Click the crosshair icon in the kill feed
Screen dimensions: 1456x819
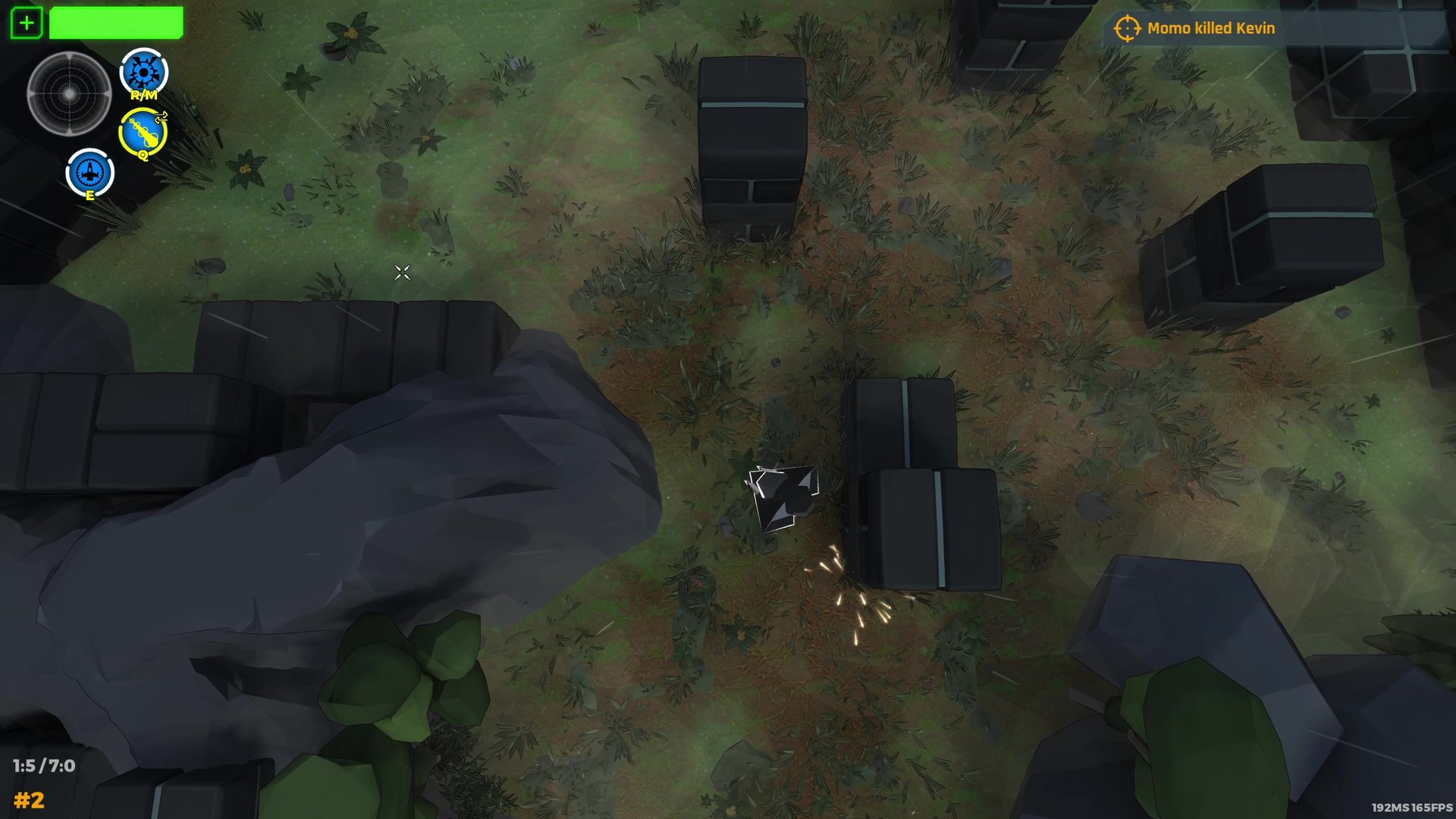(1128, 28)
